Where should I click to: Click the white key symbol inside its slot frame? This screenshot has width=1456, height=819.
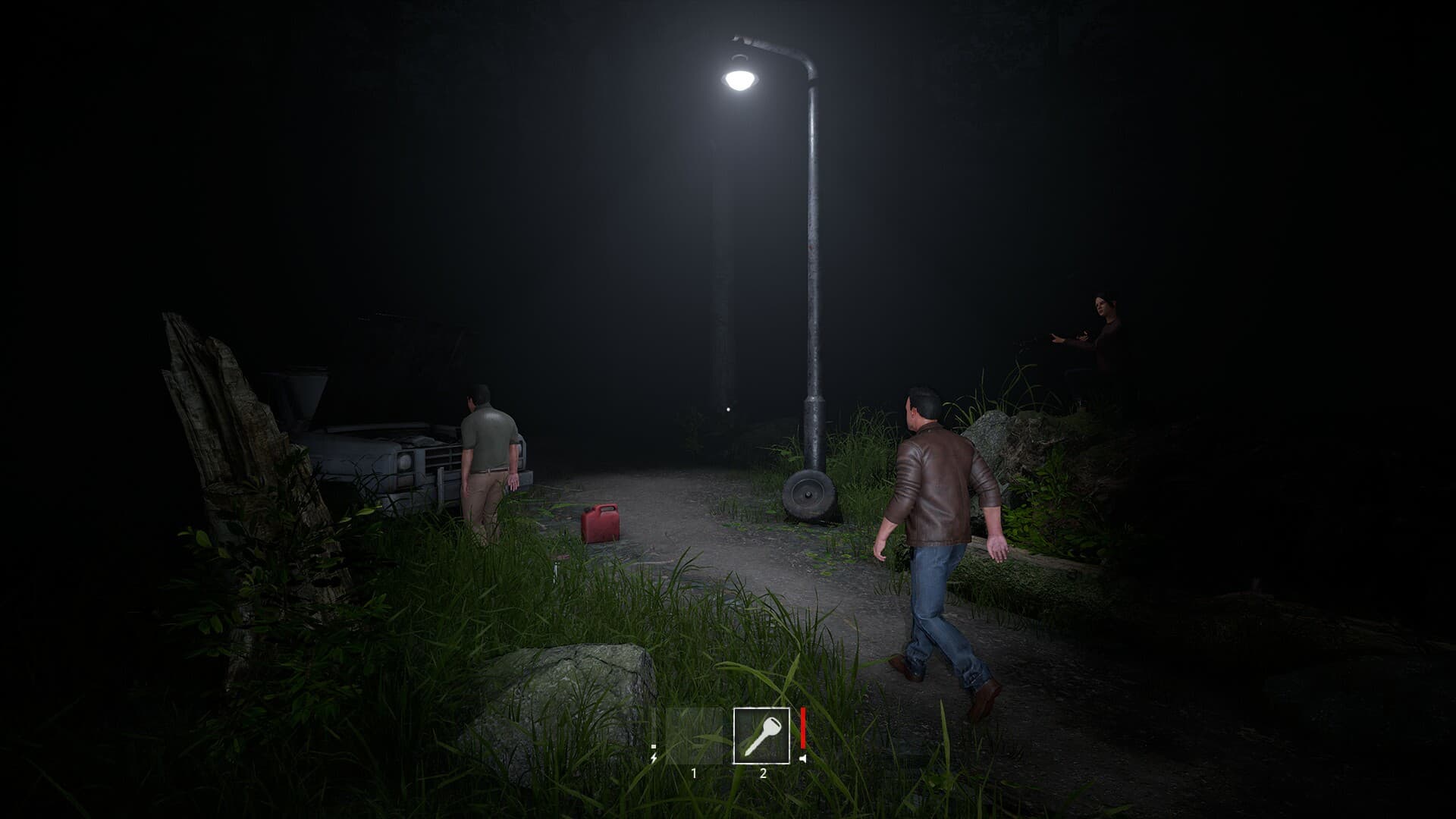tap(762, 734)
